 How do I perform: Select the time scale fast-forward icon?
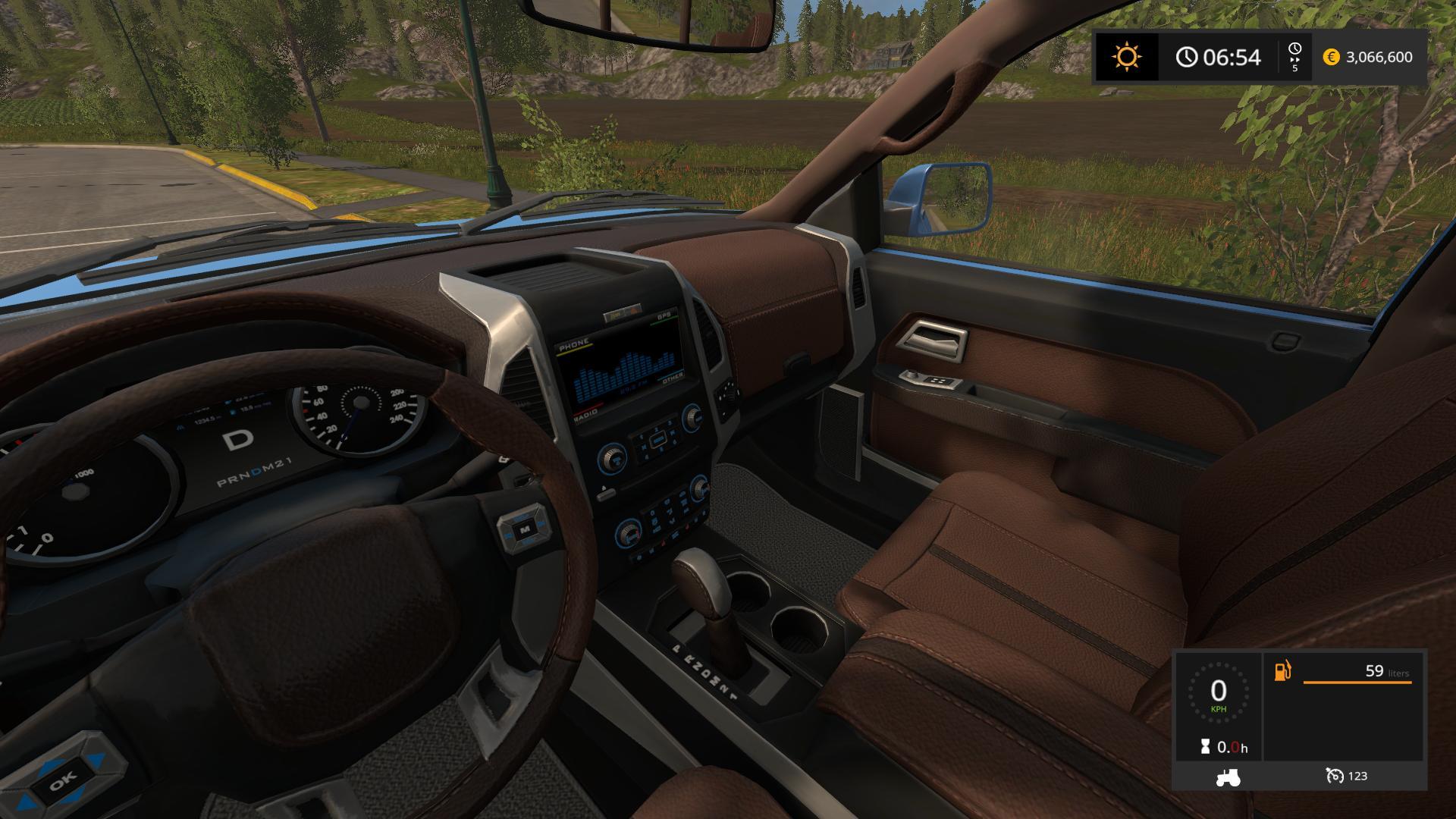[x=1294, y=57]
